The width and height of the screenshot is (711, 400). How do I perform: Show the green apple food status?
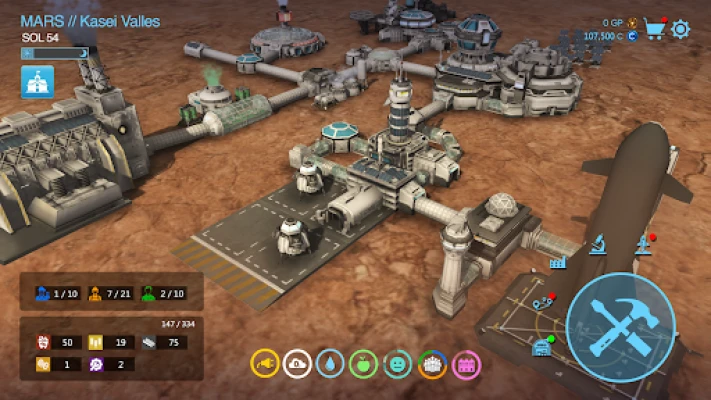tap(364, 363)
